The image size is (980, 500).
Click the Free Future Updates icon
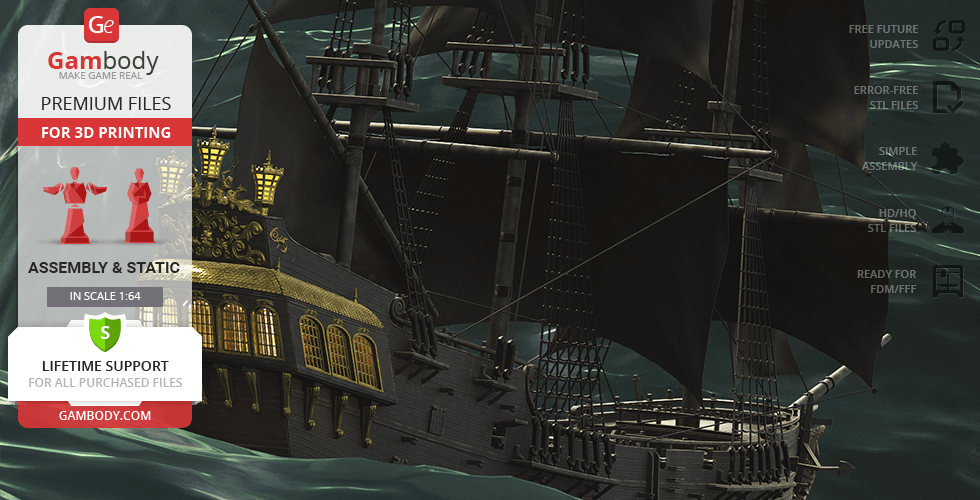(x=947, y=36)
